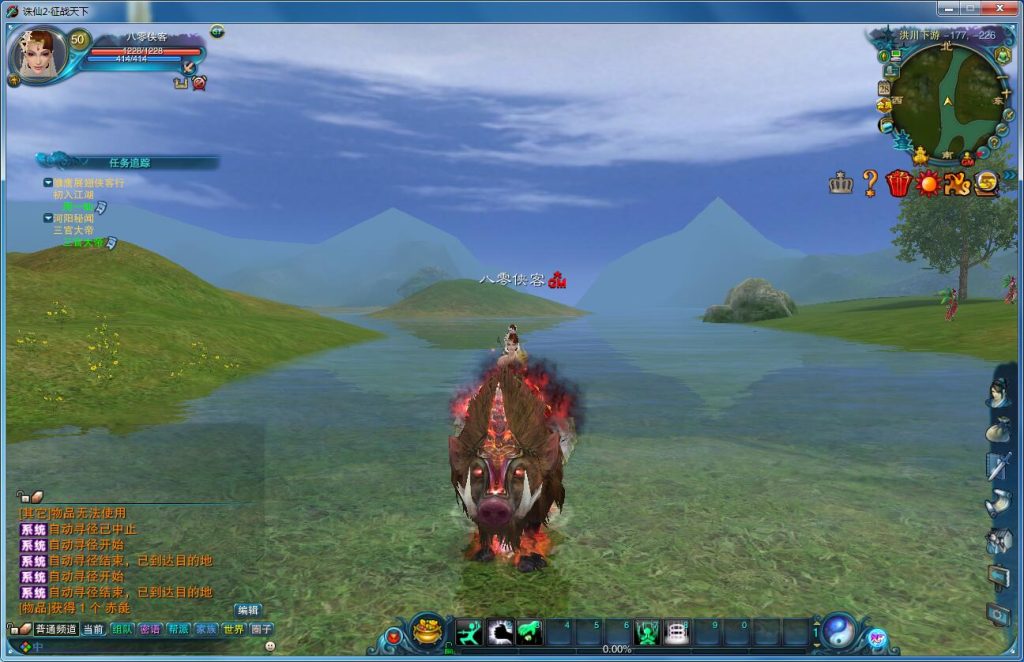
Task: Click the 编辑 button above the chat tabs
Action: point(247,610)
